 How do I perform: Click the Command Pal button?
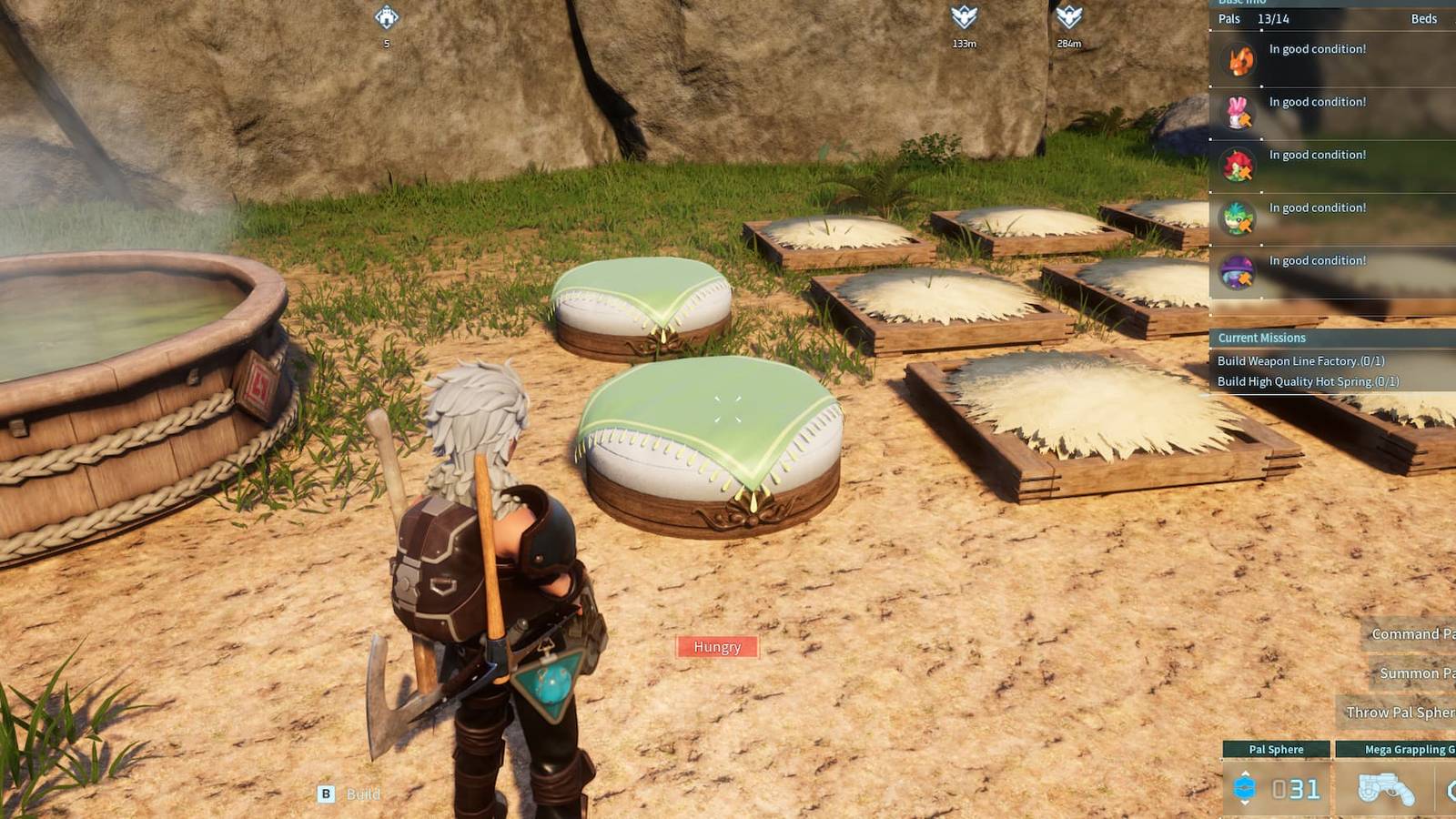[x=1410, y=634]
